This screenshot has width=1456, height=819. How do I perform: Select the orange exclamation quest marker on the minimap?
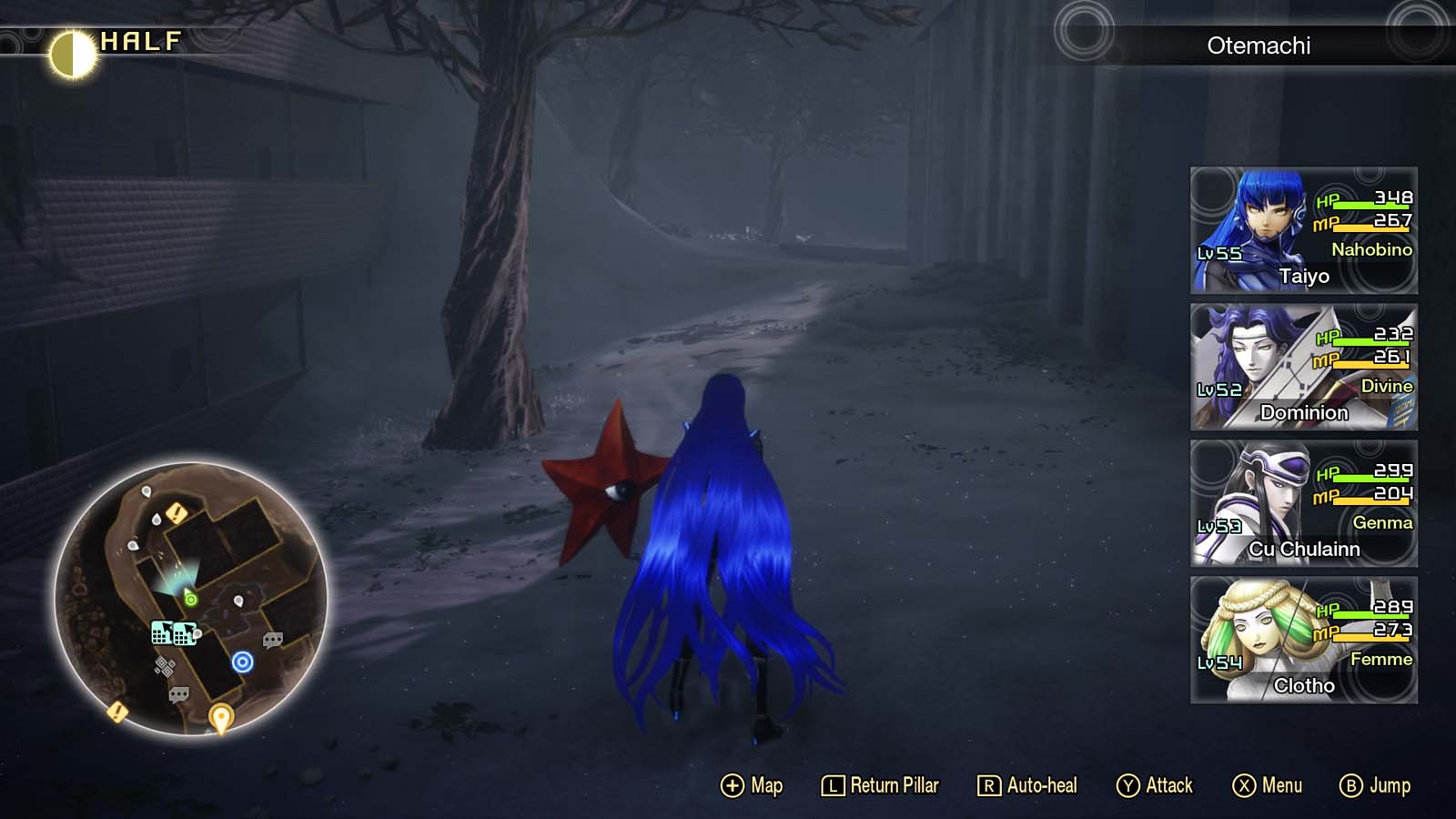tap(175, 512)
